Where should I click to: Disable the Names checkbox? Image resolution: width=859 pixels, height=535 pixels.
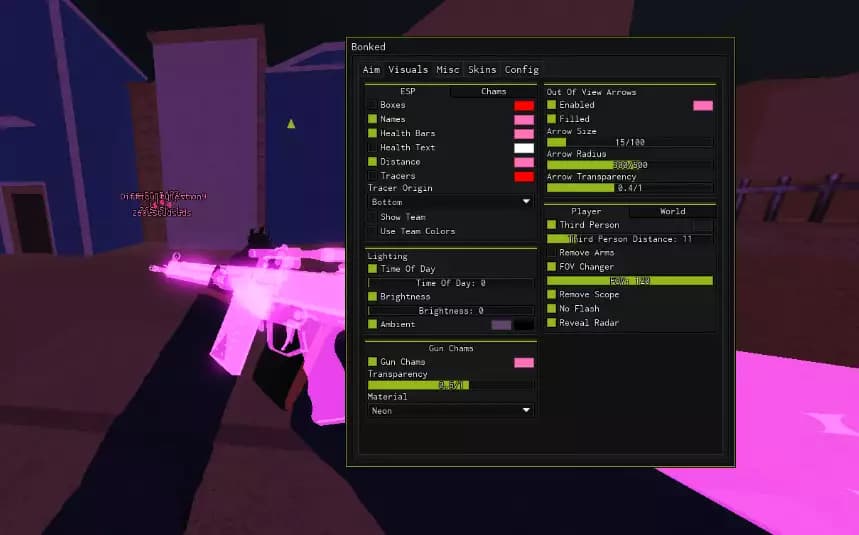(373, 119)
